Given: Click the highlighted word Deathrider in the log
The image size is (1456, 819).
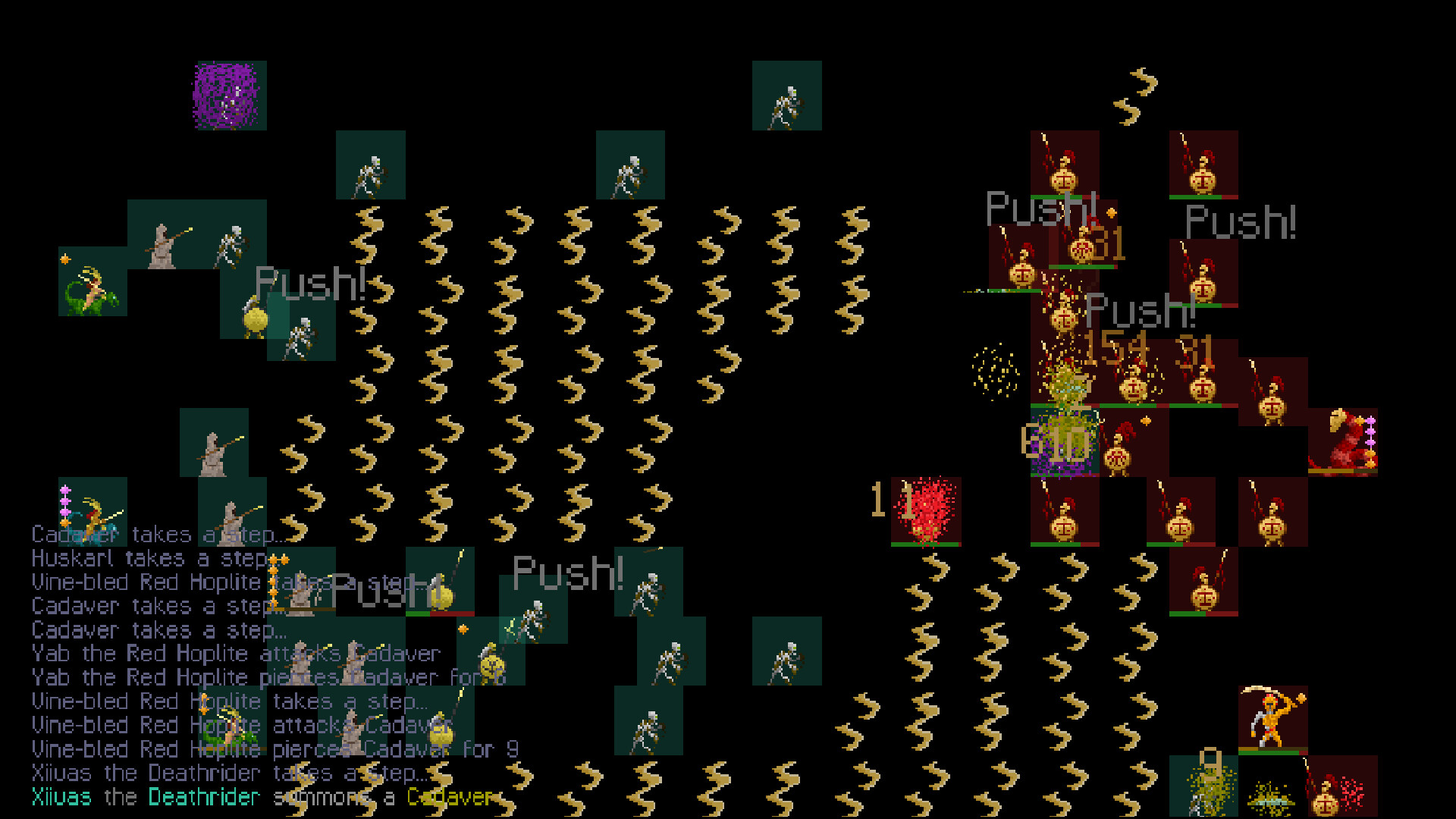Looking at the screenshot, I should pyautogui.click(x=203, y=797).
